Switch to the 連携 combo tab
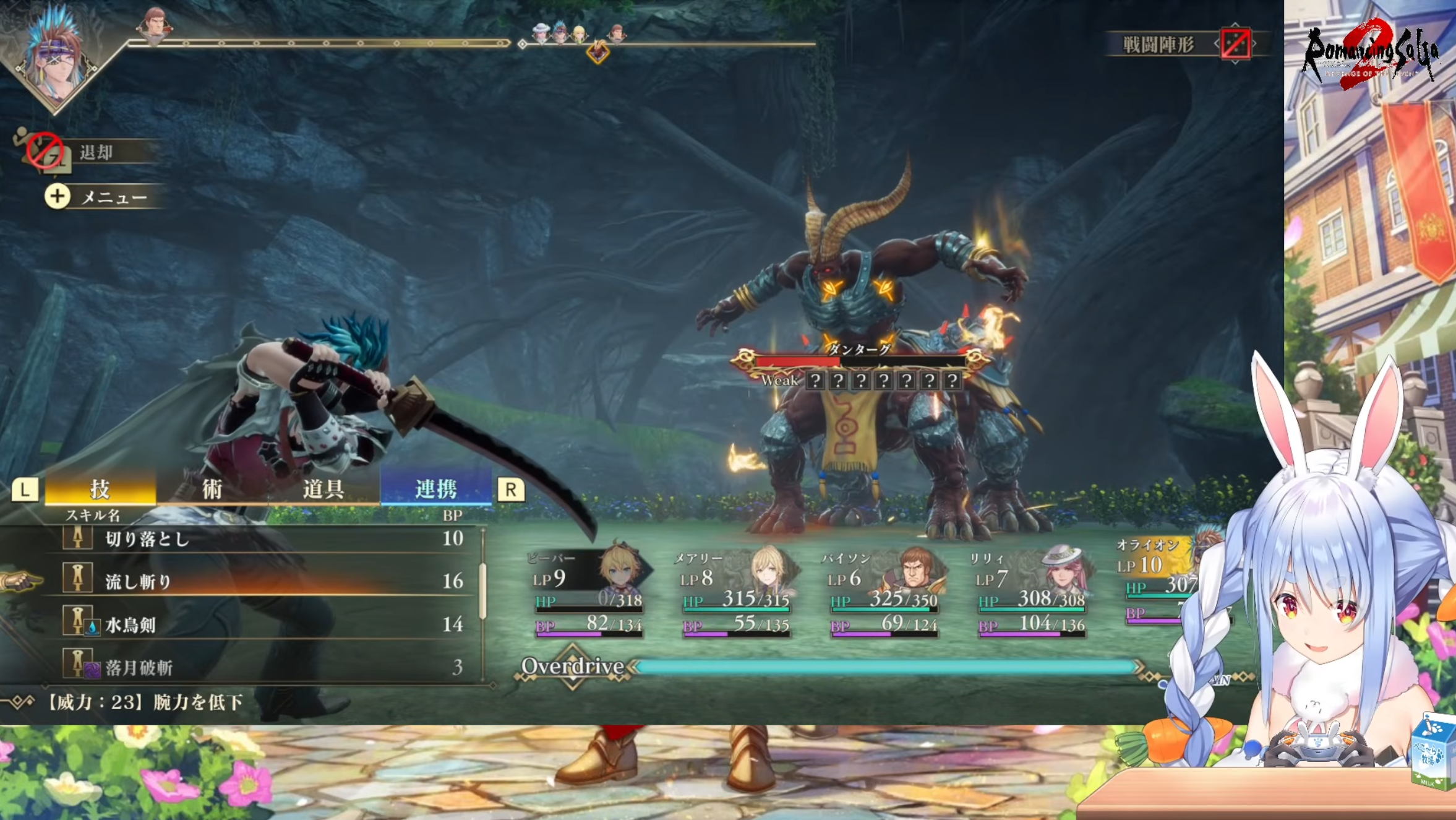Screen dimensions: 1456x820 click(435, 490)
